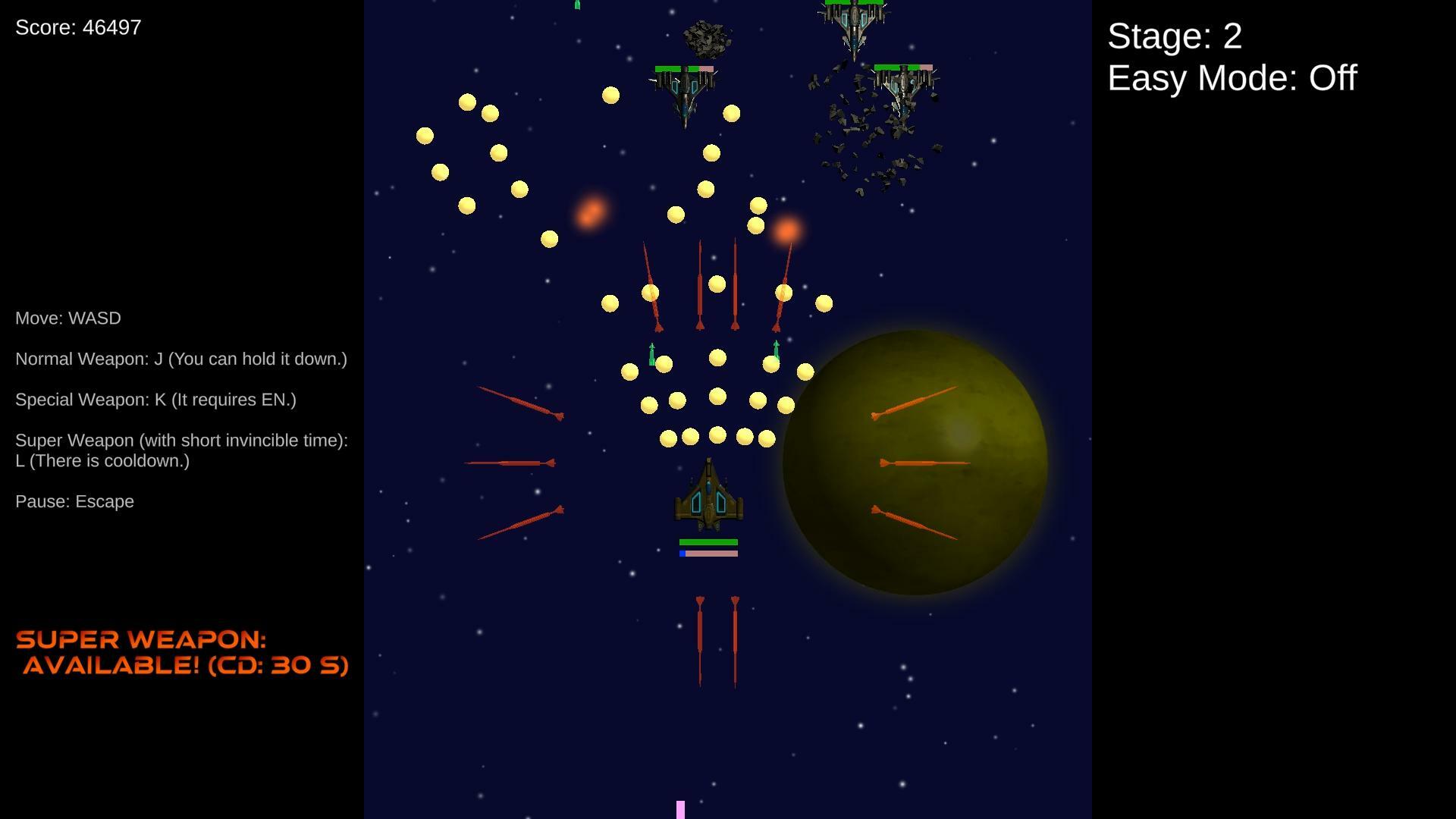This screenshot has height=819, width=1456.
Task: Select the Special Weapon: K instruction line
Action: pos(156,400)
